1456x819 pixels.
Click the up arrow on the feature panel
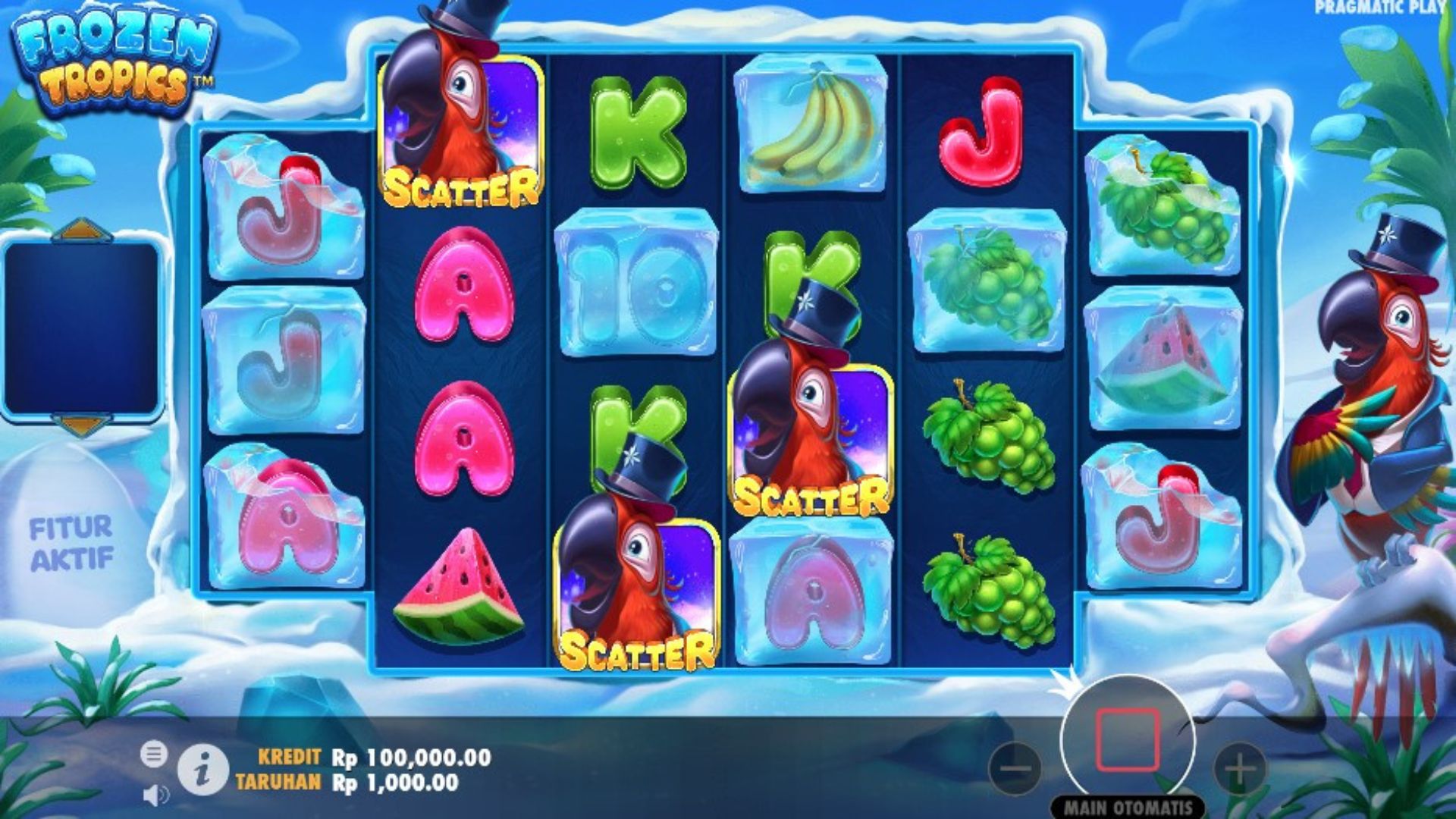point(82,230)
